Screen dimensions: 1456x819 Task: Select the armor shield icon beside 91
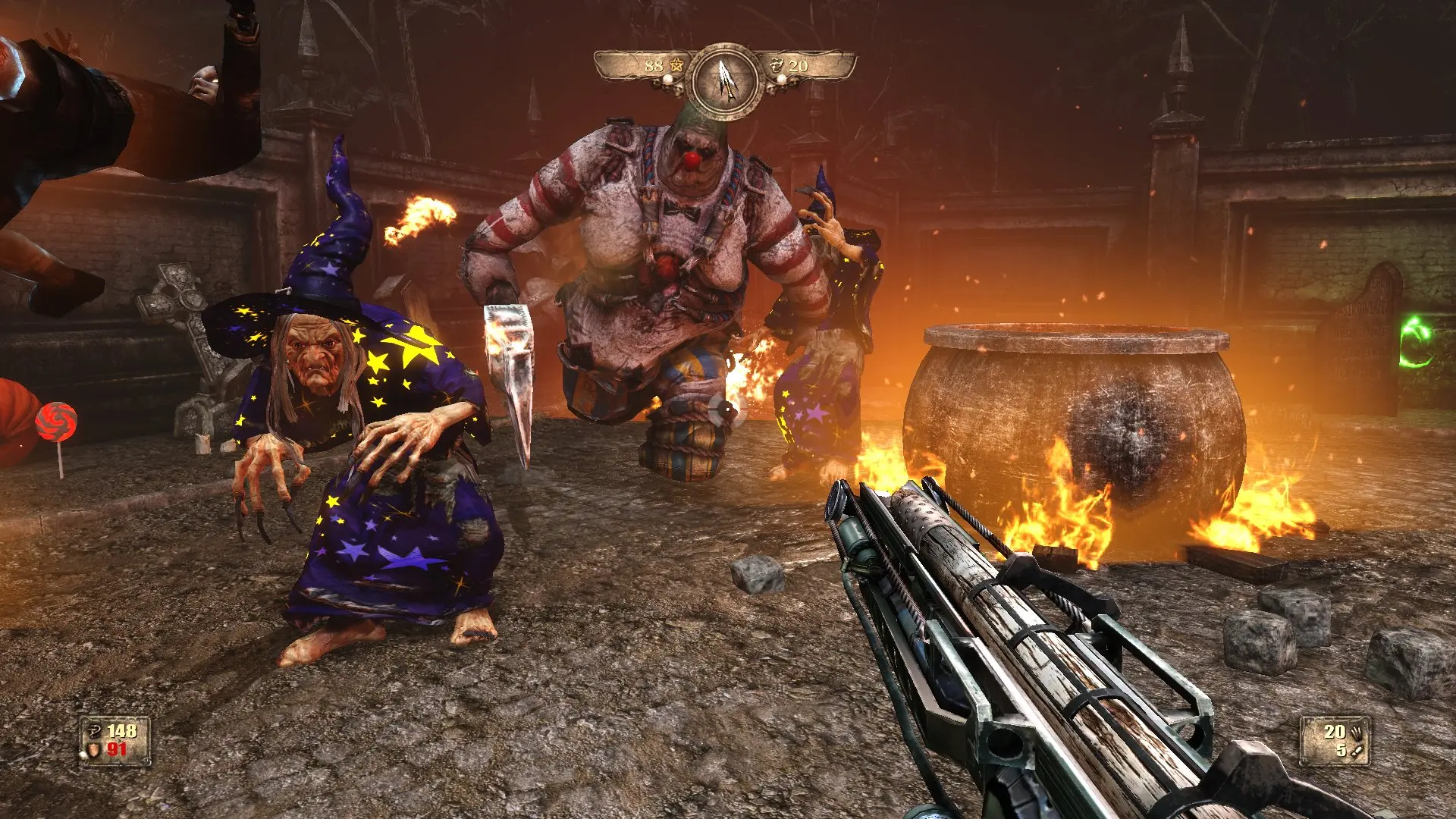click(94, 749)
